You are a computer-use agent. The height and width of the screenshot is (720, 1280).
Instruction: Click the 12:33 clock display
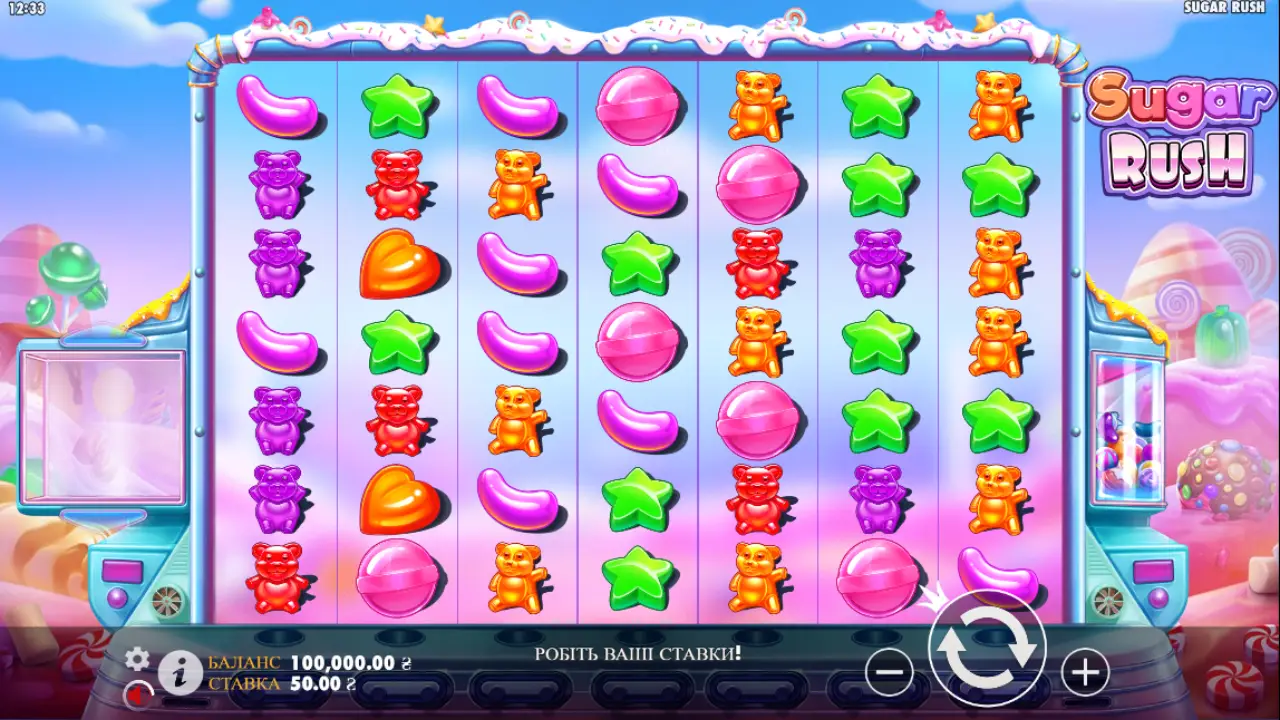[26, 8]
